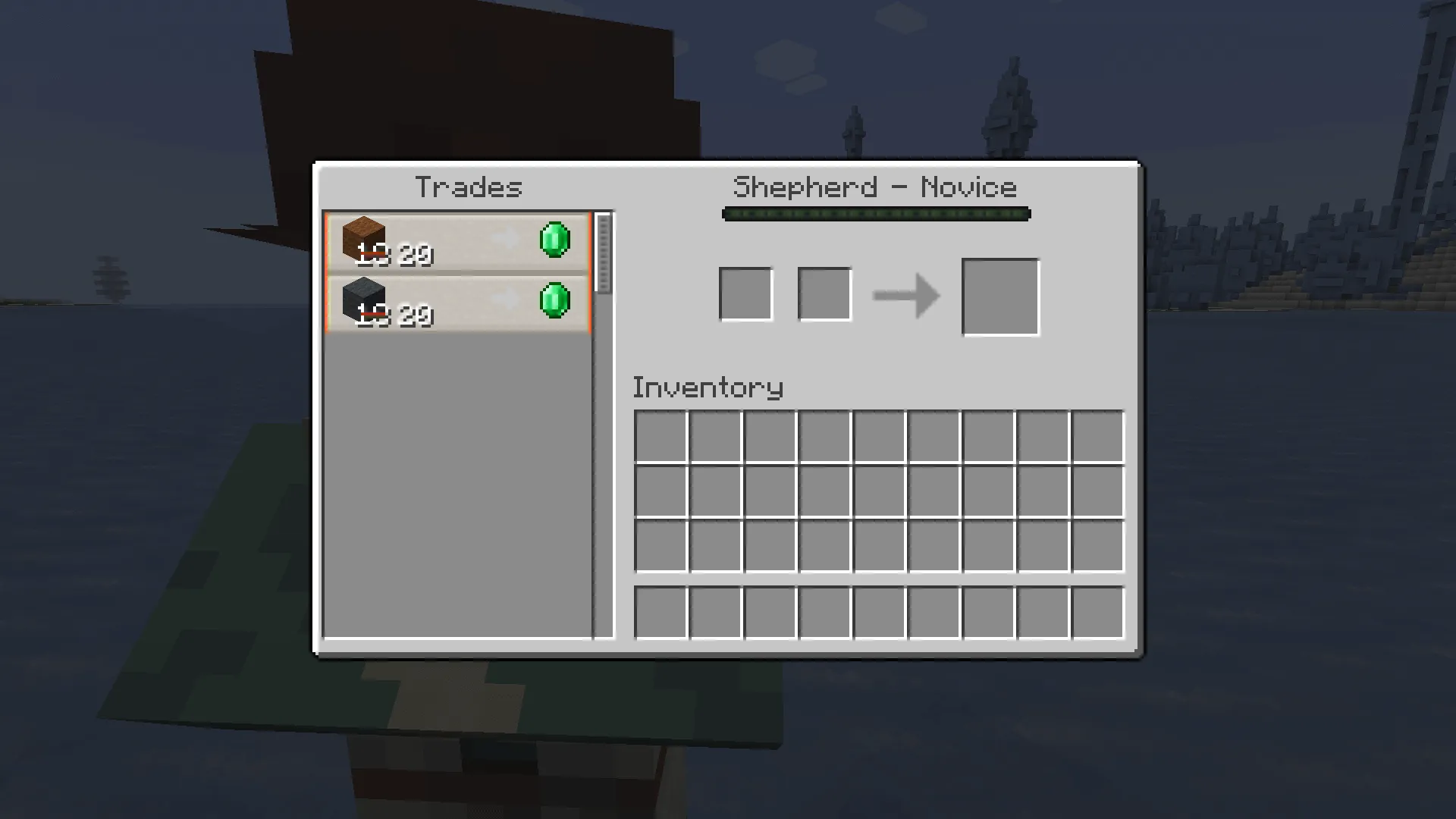Click the first ingredient input slot
Image resolution: width=1456 pixels, height=819 pixels.
click(x=745, y=294)
